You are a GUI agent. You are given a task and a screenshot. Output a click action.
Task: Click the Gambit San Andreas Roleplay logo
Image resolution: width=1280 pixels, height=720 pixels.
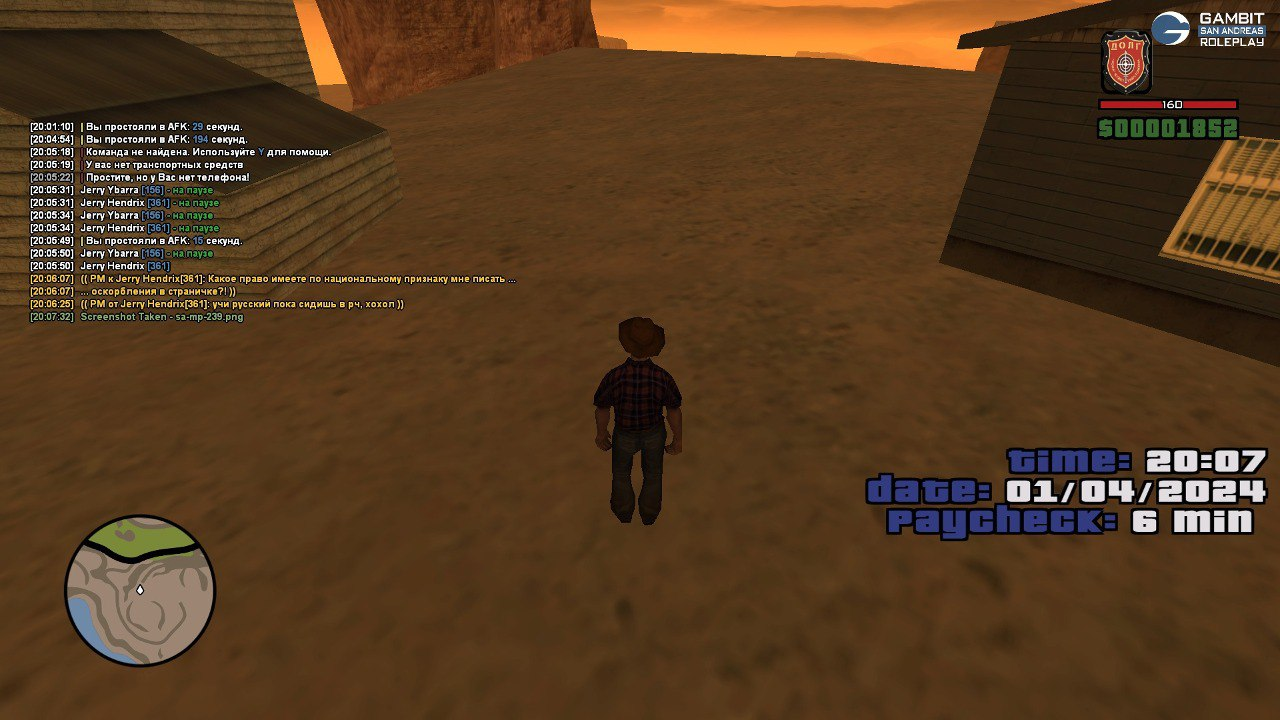click(1208, 30)
